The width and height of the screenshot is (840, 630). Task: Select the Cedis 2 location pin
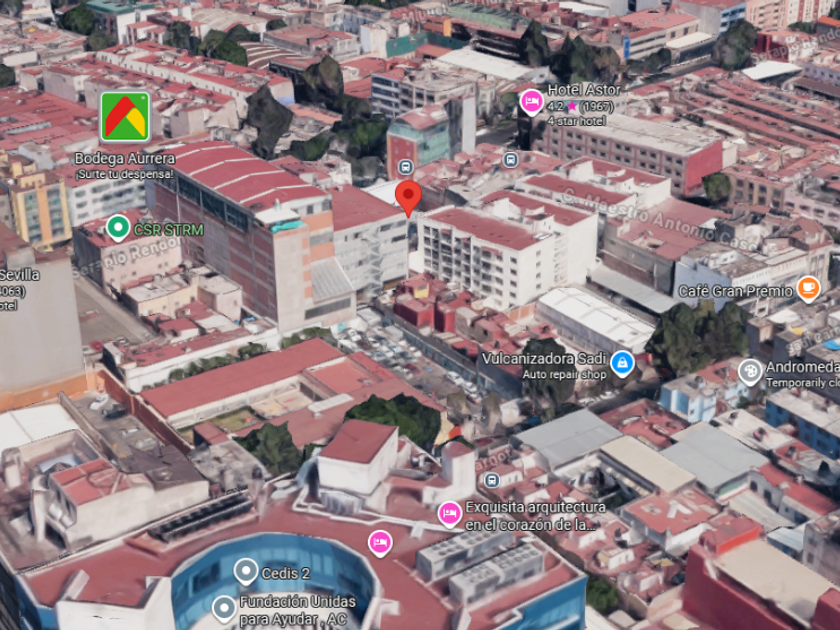click(246, 572)
